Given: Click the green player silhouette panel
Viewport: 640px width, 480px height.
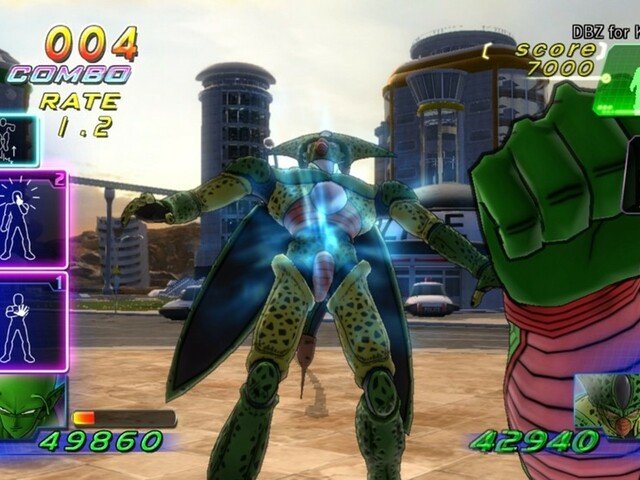Looking at the screenshot, I should point(617,98).
